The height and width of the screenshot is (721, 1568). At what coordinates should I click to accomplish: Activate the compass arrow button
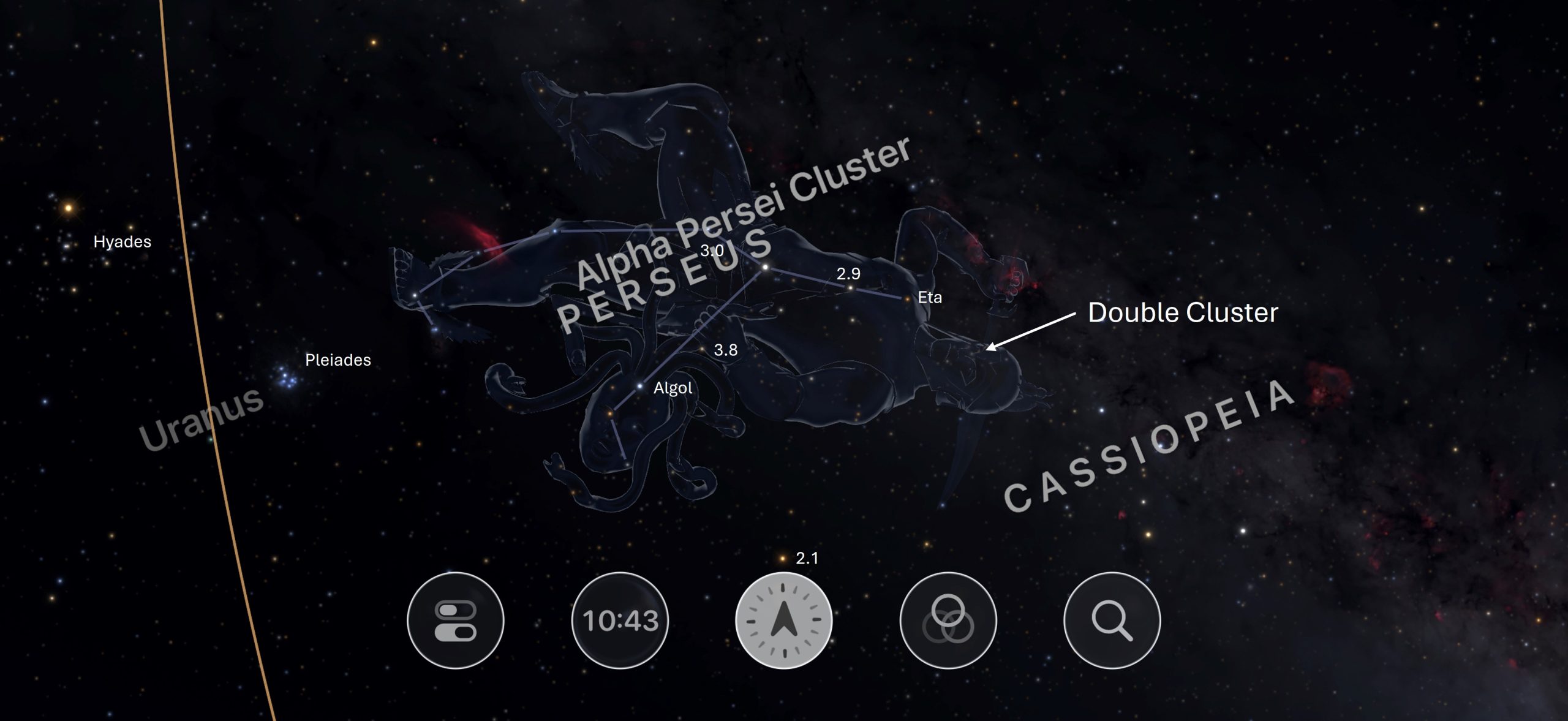click(x=783, y=620)
